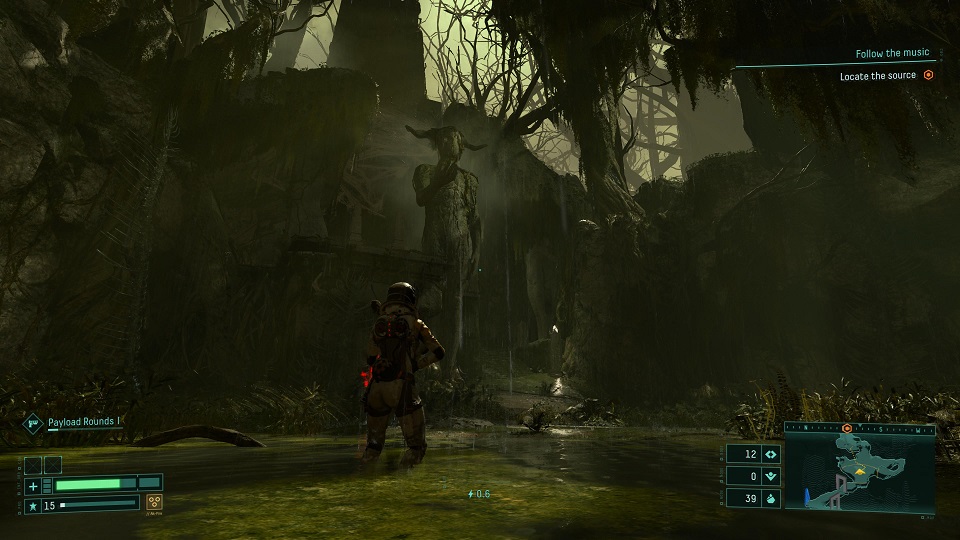Select the Follow the music objective
The height and width of the screenshot is (540, 960).
(892, 53)
